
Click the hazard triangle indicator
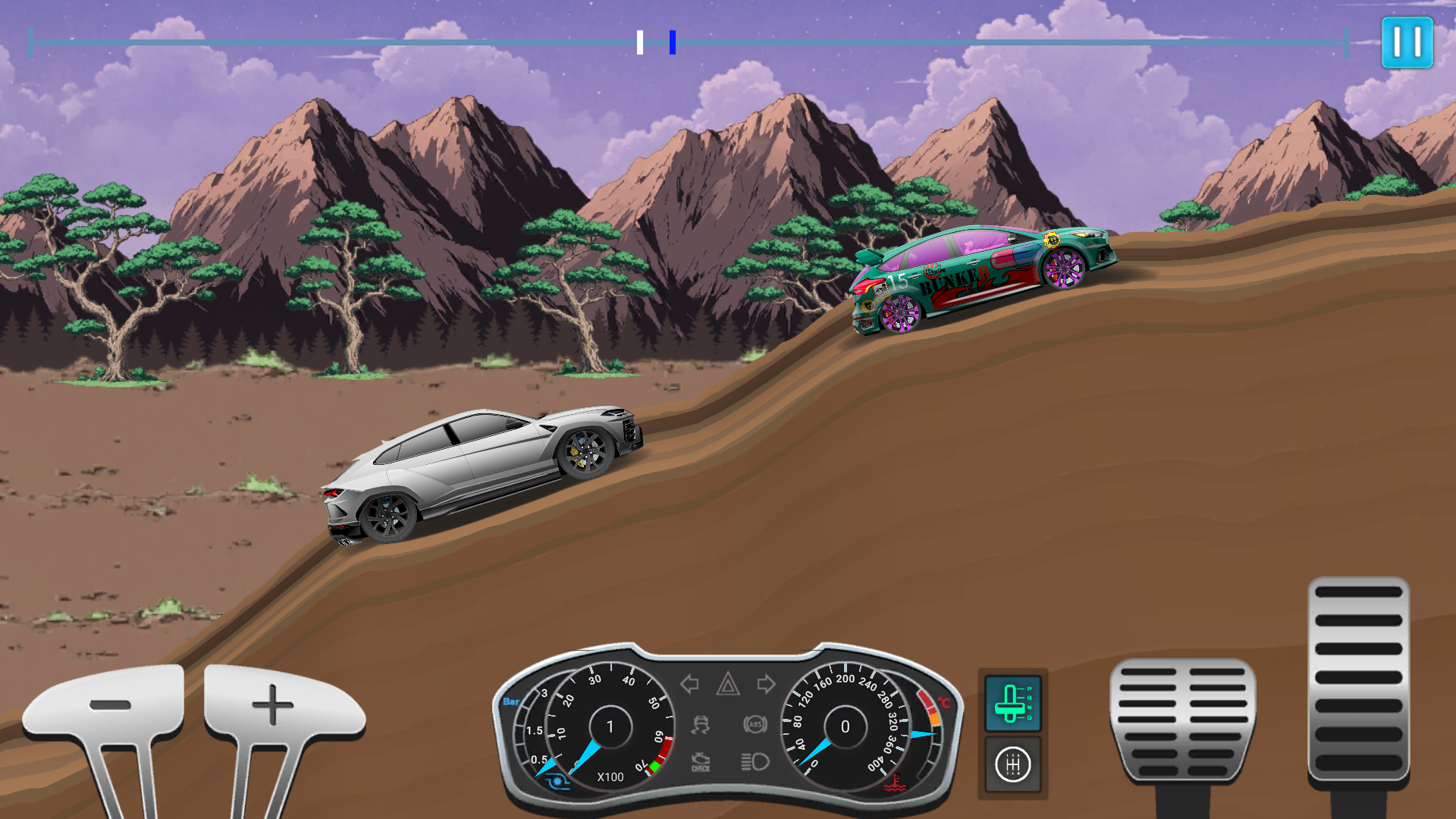[728, 684]
